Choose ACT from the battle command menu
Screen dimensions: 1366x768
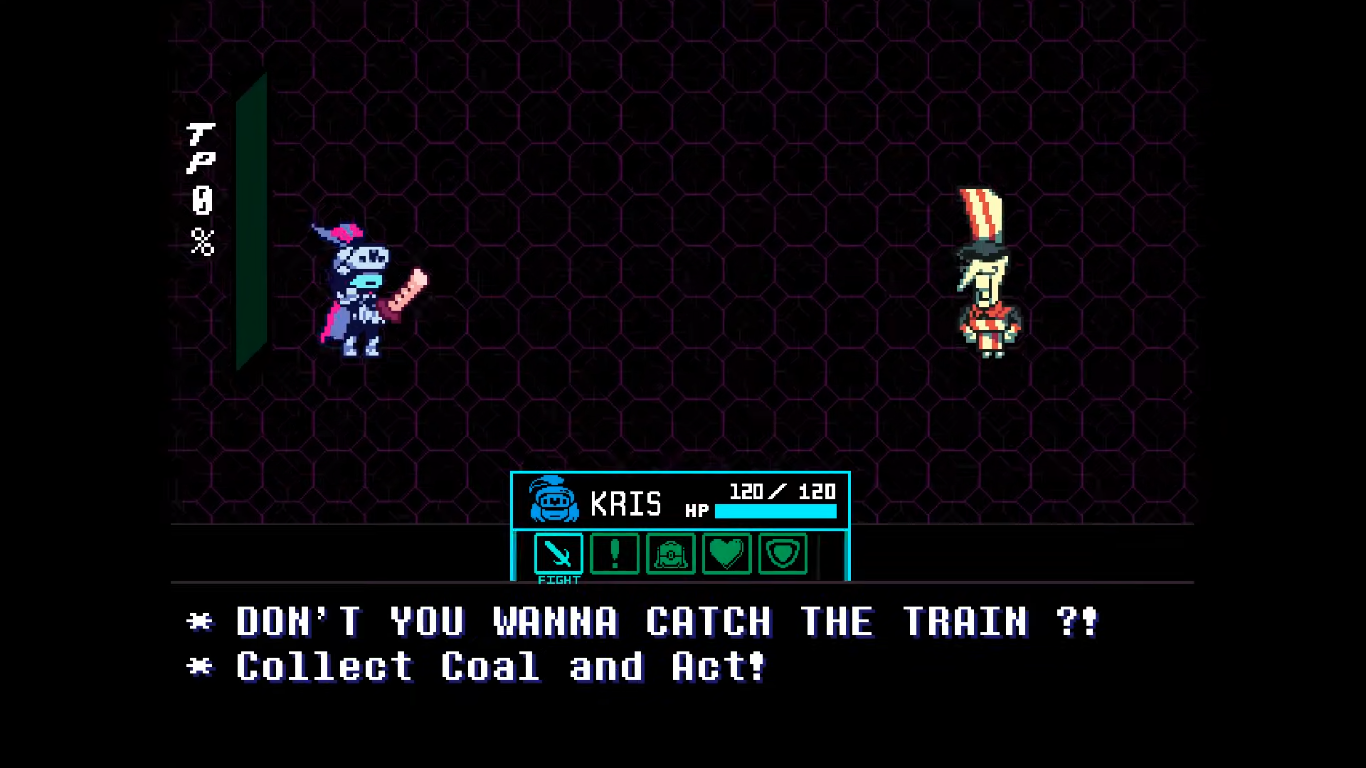coord(614,554)
